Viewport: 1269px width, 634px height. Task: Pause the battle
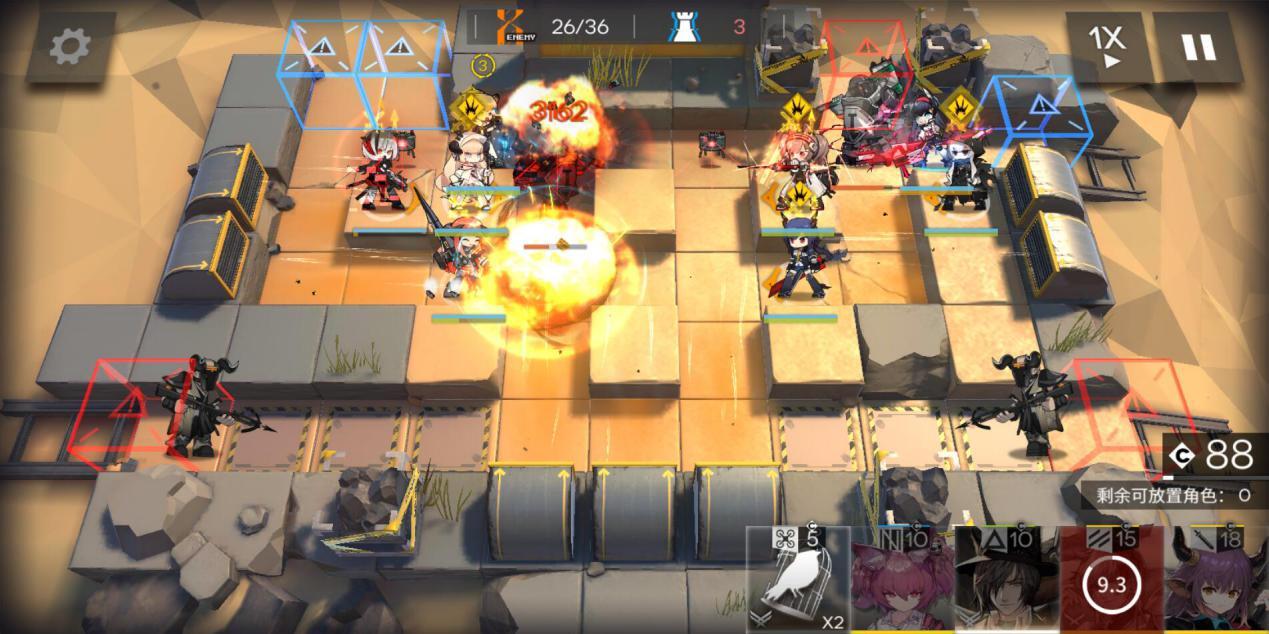1198,47
